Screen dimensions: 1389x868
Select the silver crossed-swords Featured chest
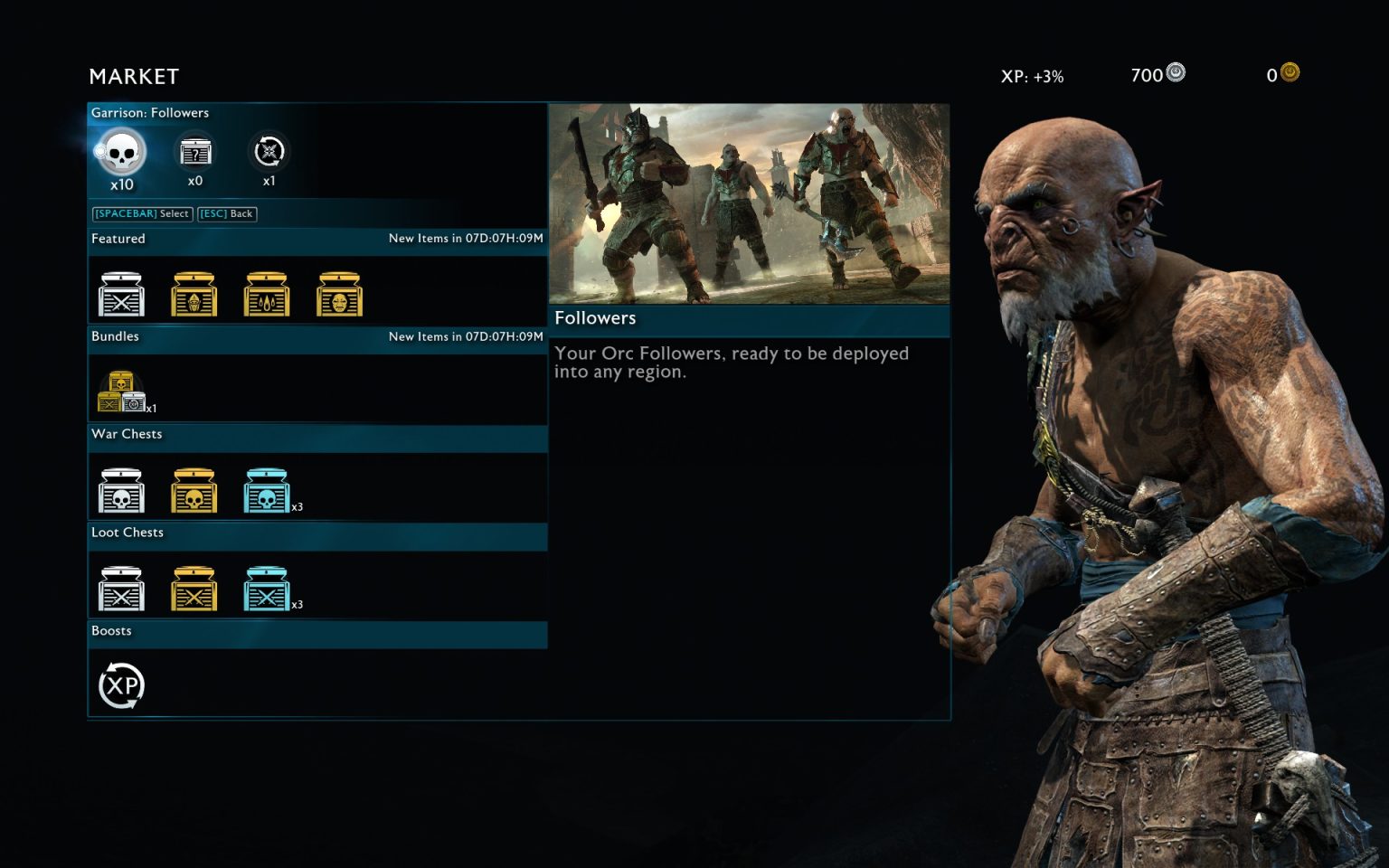(x=121, y=292)
